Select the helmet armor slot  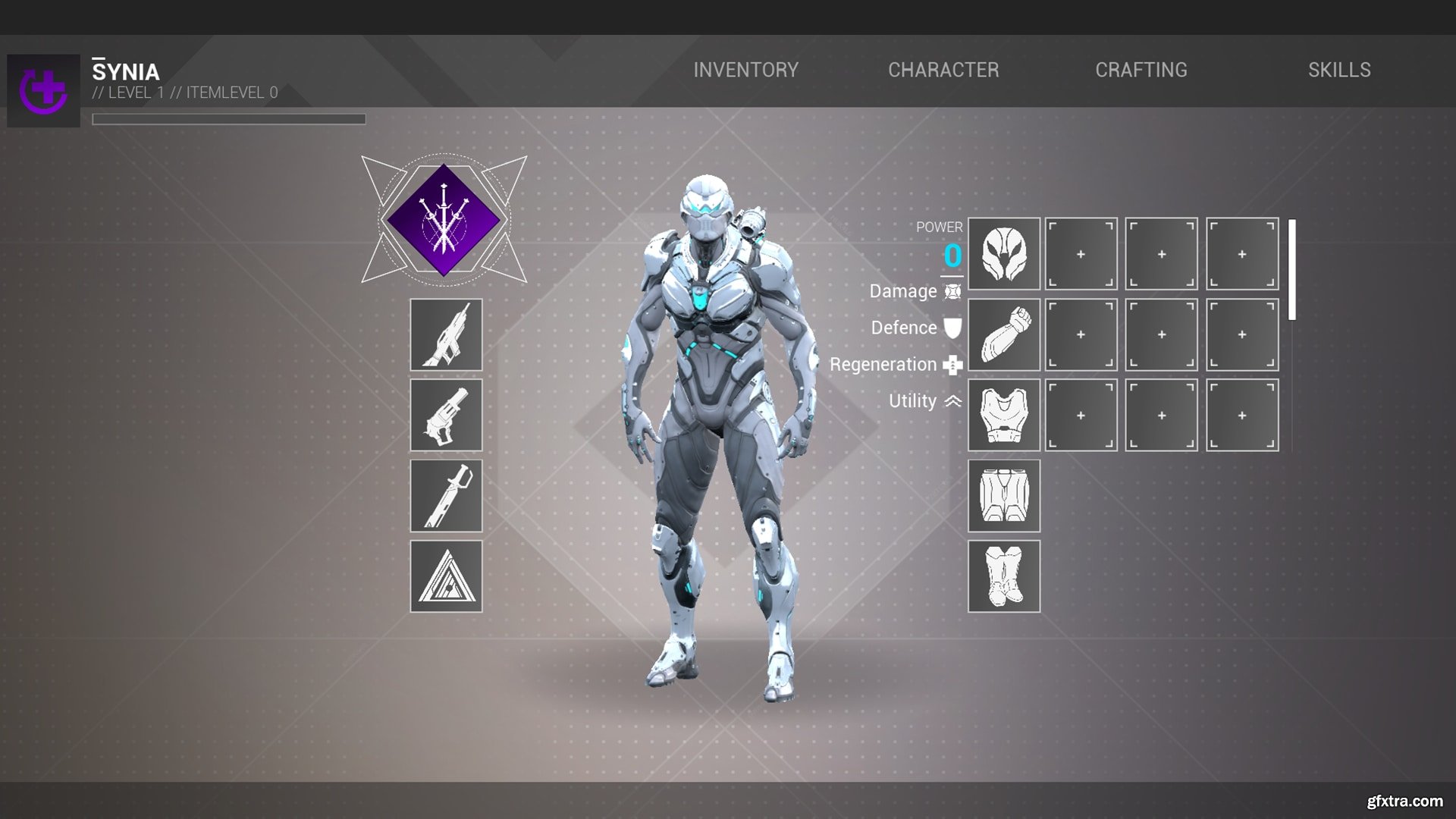(x=1003, y=254)
